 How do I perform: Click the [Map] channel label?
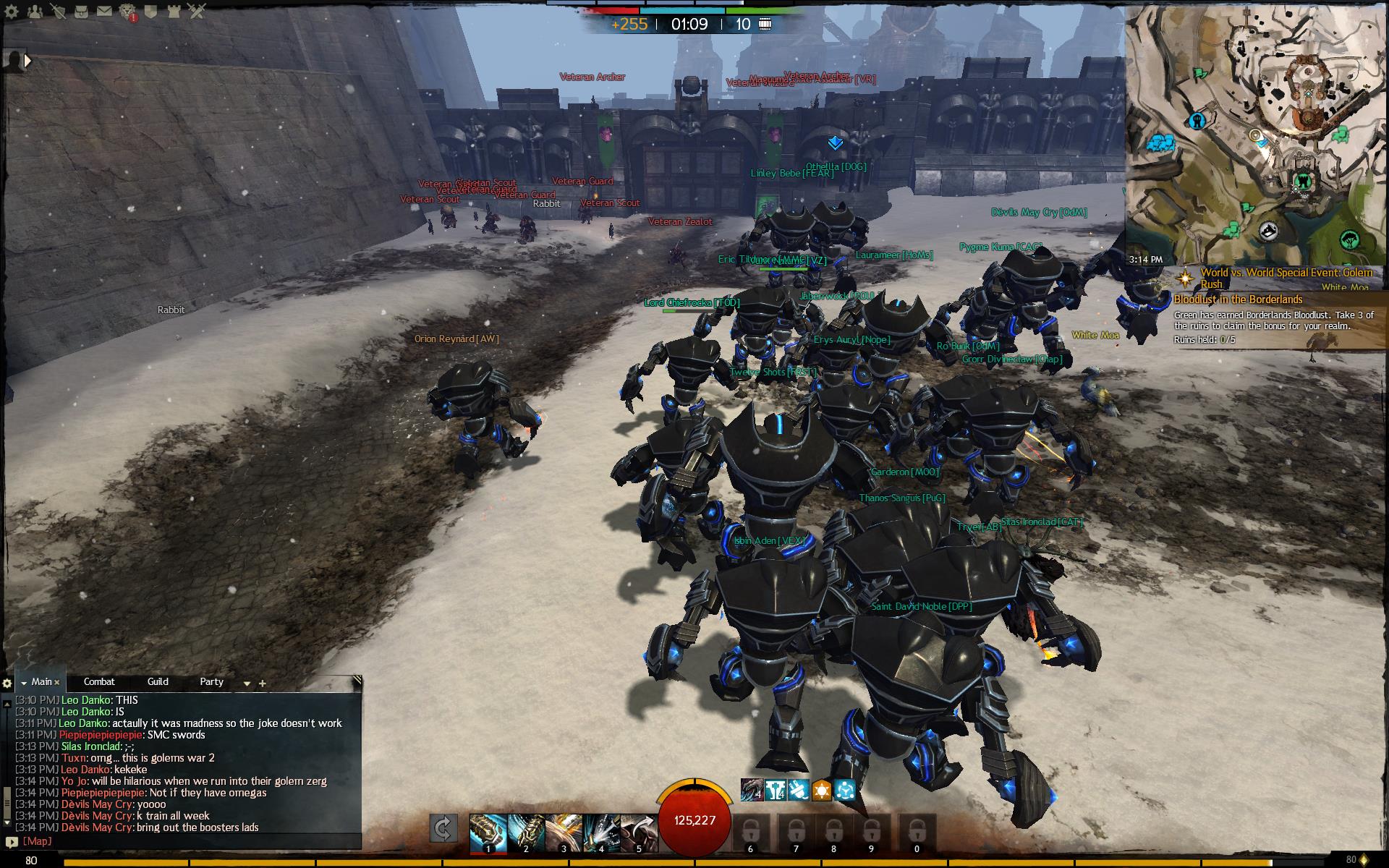click(36, 841)
